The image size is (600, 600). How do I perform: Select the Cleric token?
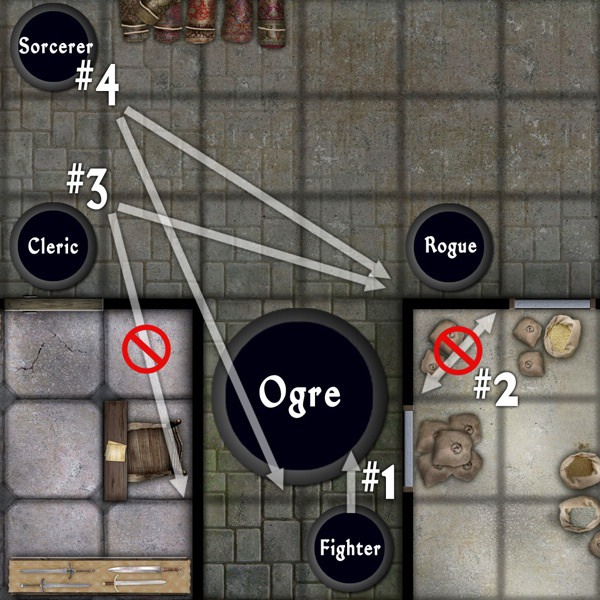coord(53,246)
